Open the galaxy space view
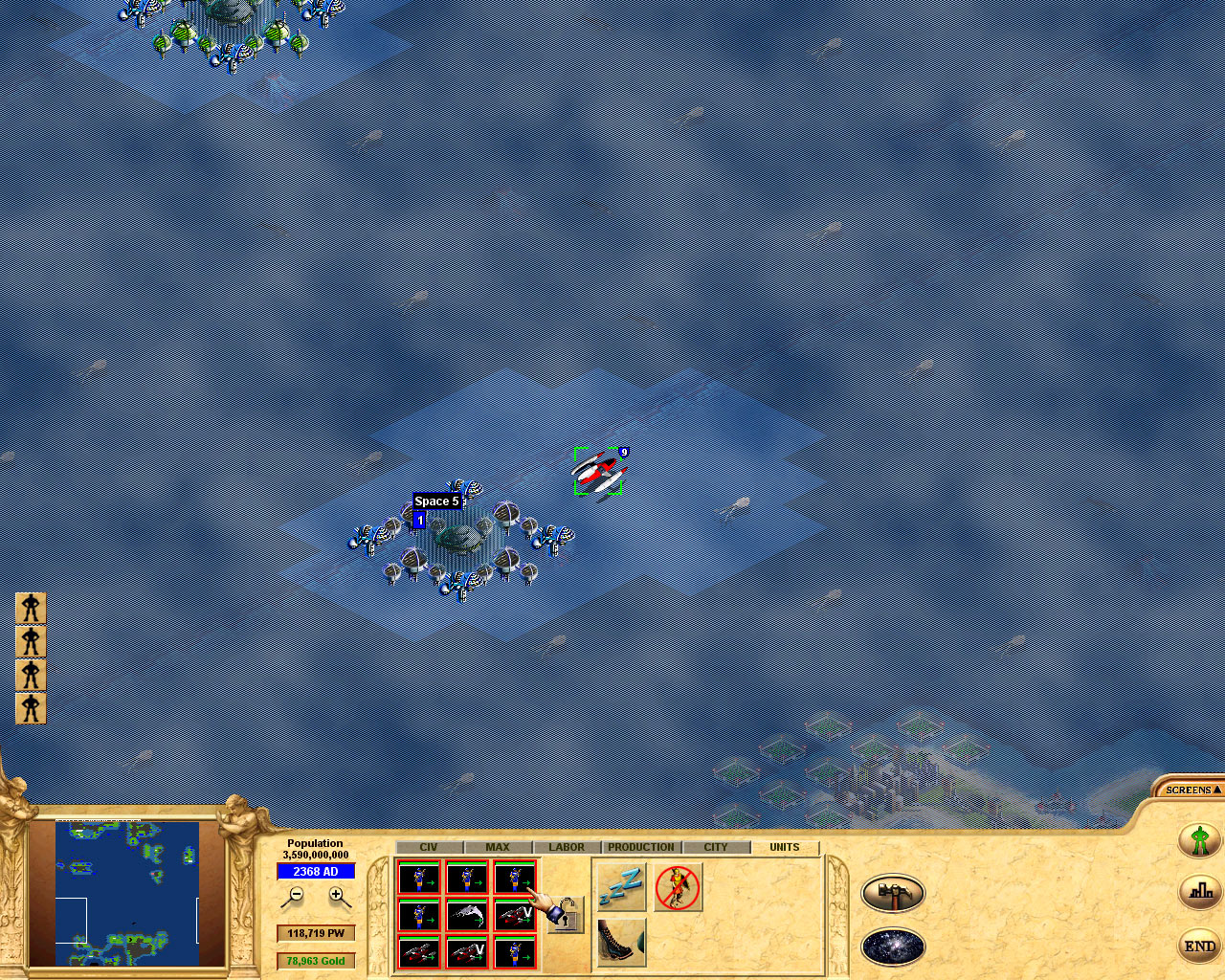The image size is (1225, 980). click(x=893, y=947)
